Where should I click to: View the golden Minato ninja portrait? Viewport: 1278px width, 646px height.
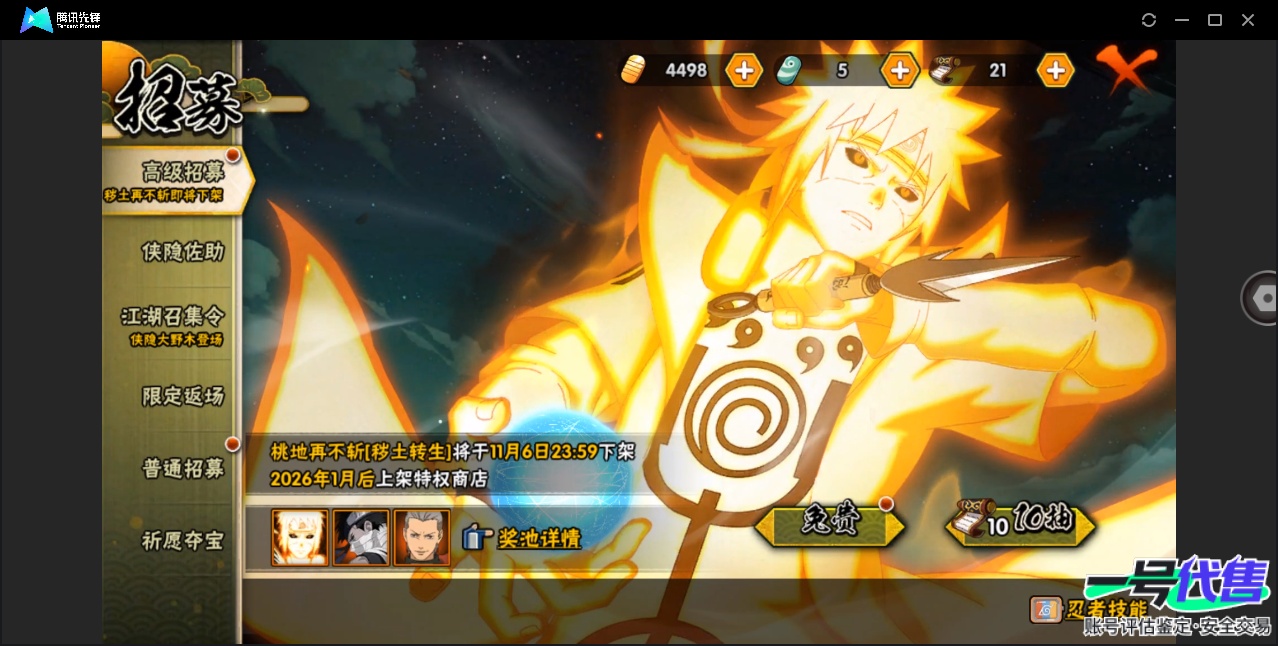click(300, 538)
